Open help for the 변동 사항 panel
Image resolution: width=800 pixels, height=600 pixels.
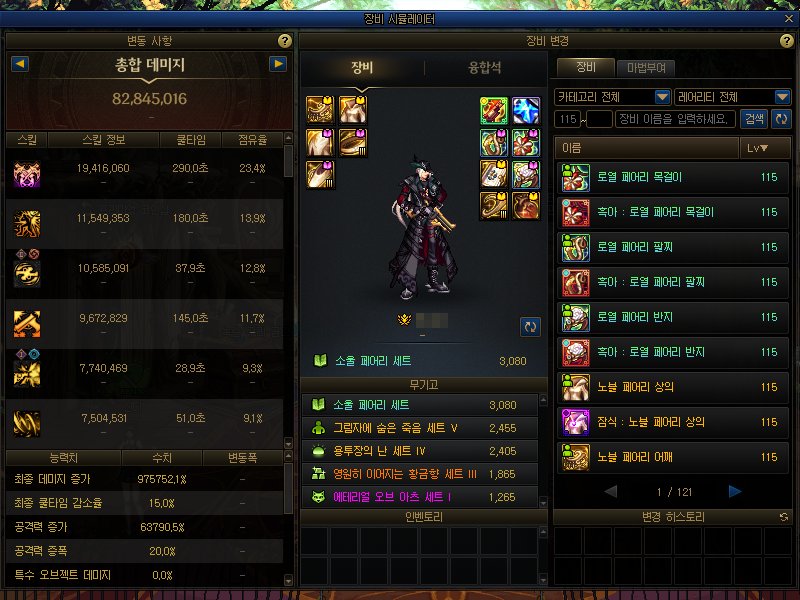285,41
